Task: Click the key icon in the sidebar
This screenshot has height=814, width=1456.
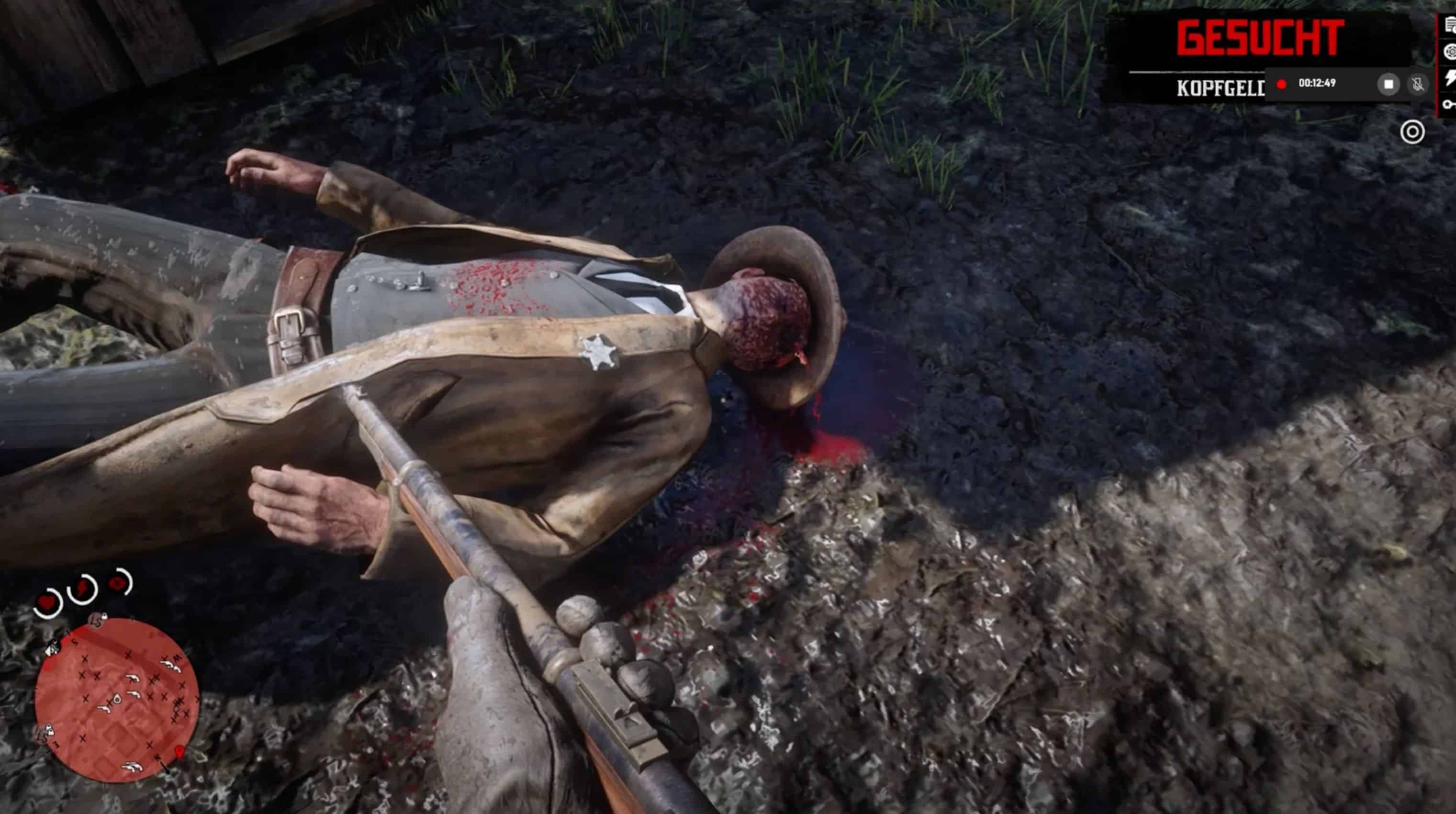Action: click(x=1450, y=104)
